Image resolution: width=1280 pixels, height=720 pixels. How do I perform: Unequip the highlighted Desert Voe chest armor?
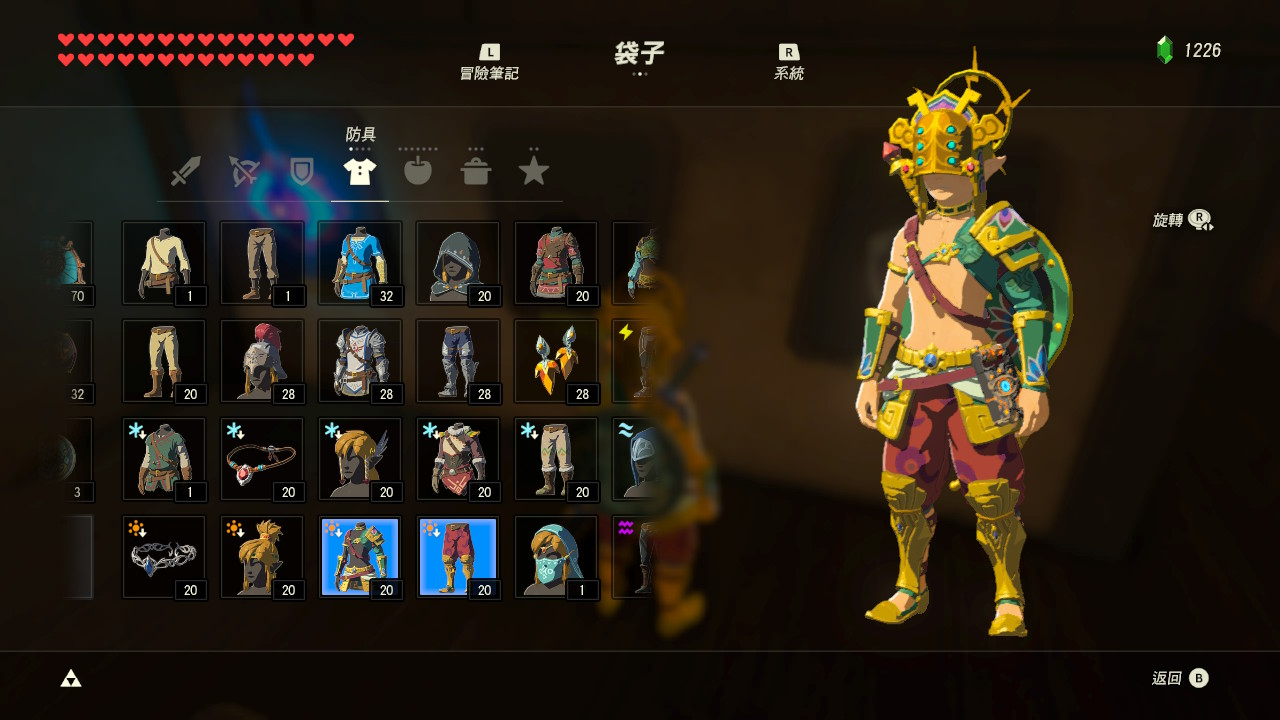click(x=360, y=553)
